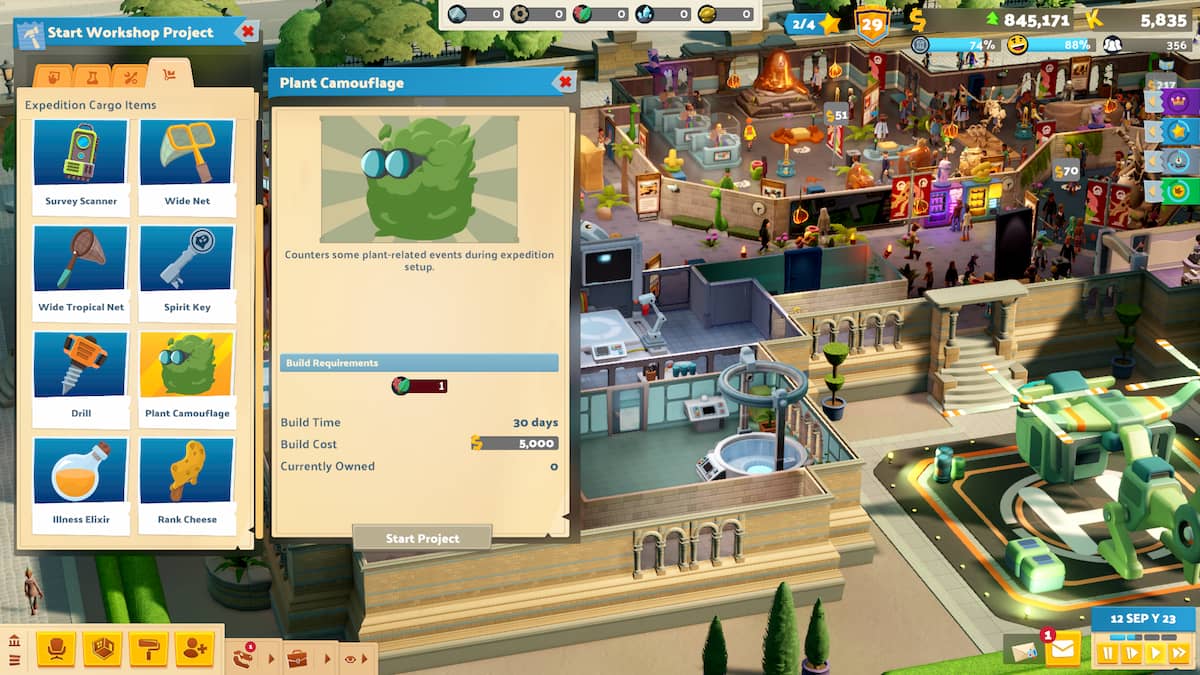Switch to the flask workshop tab
1200x675 pixels.
click(x=92, y=77)
